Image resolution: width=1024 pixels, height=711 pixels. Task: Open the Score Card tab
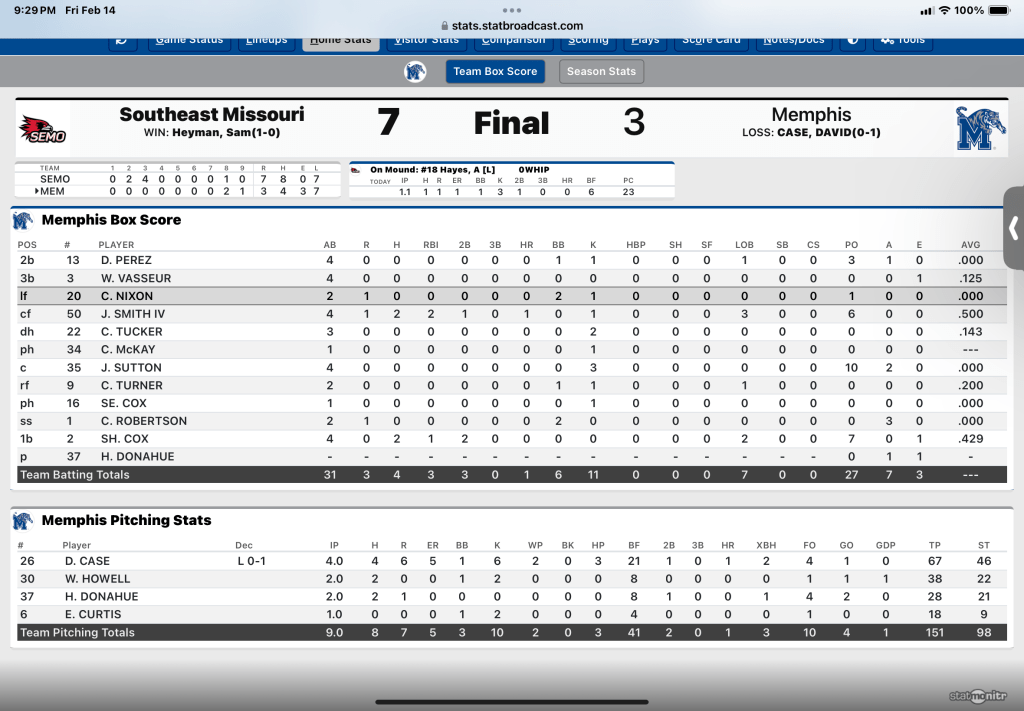pyautogui.click(x=712, y=41)
